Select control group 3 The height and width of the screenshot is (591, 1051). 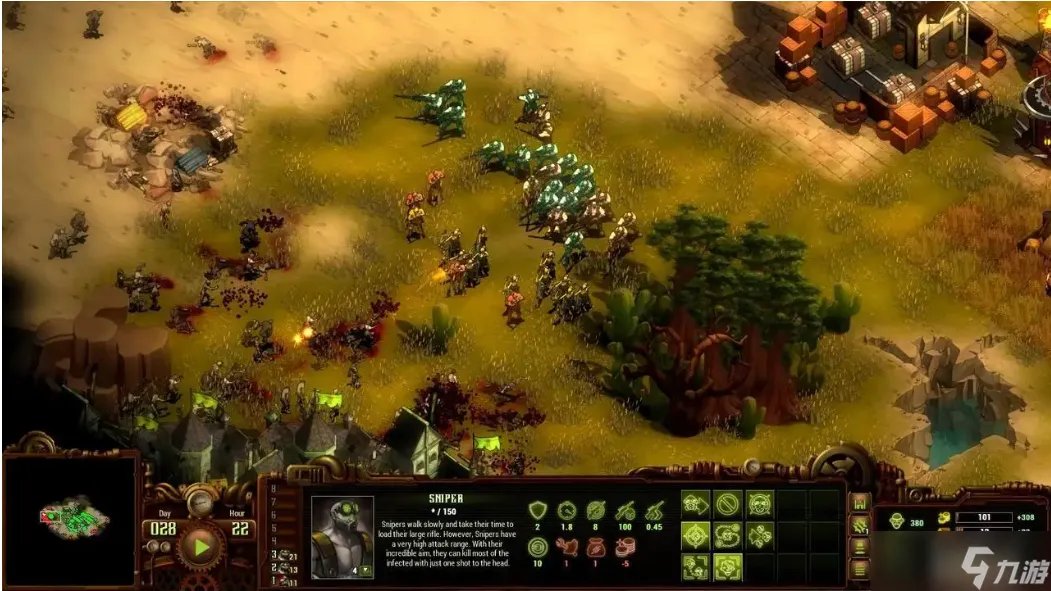[284, 555]
